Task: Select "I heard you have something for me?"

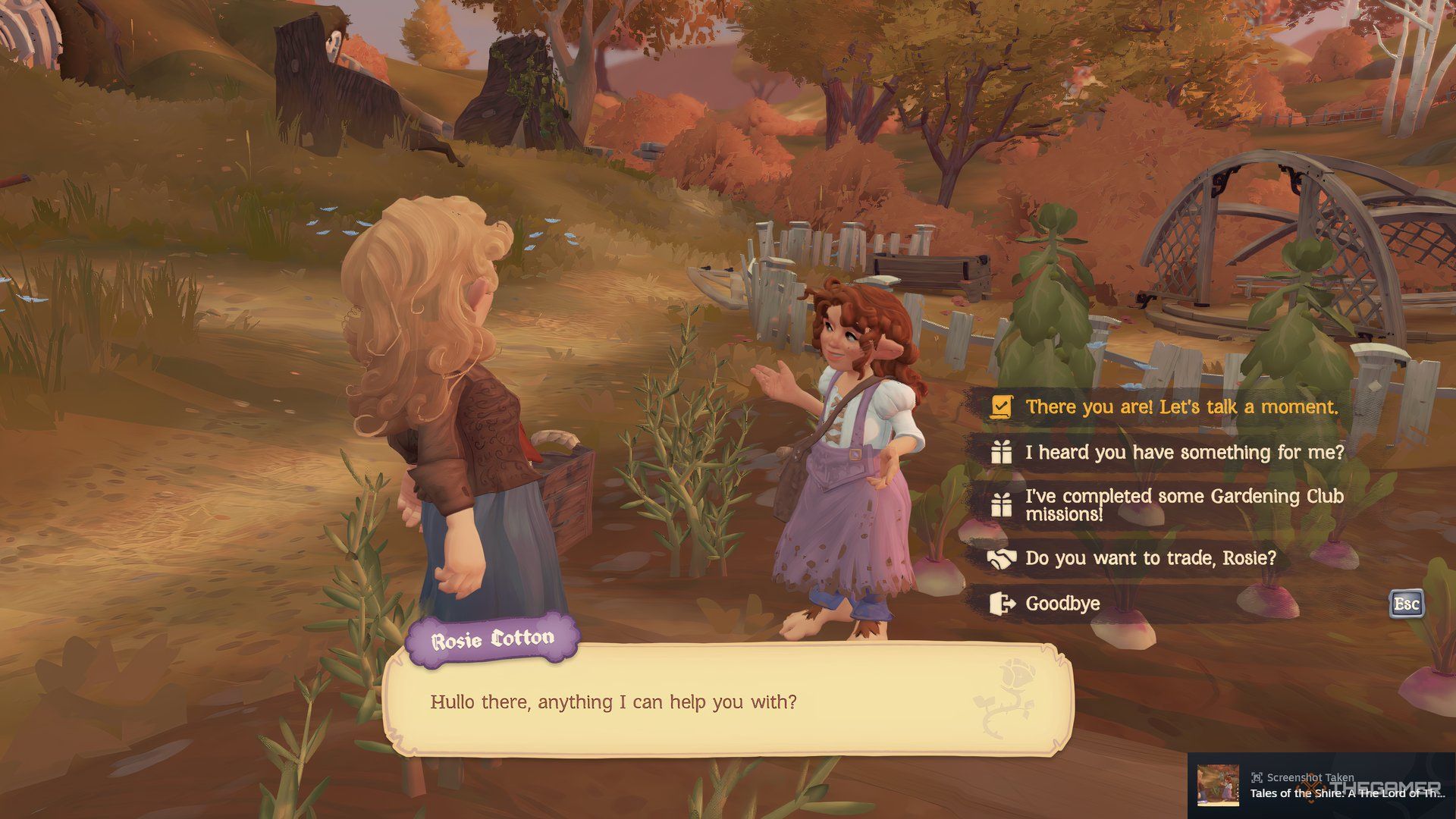Action: pos(1184,453)
